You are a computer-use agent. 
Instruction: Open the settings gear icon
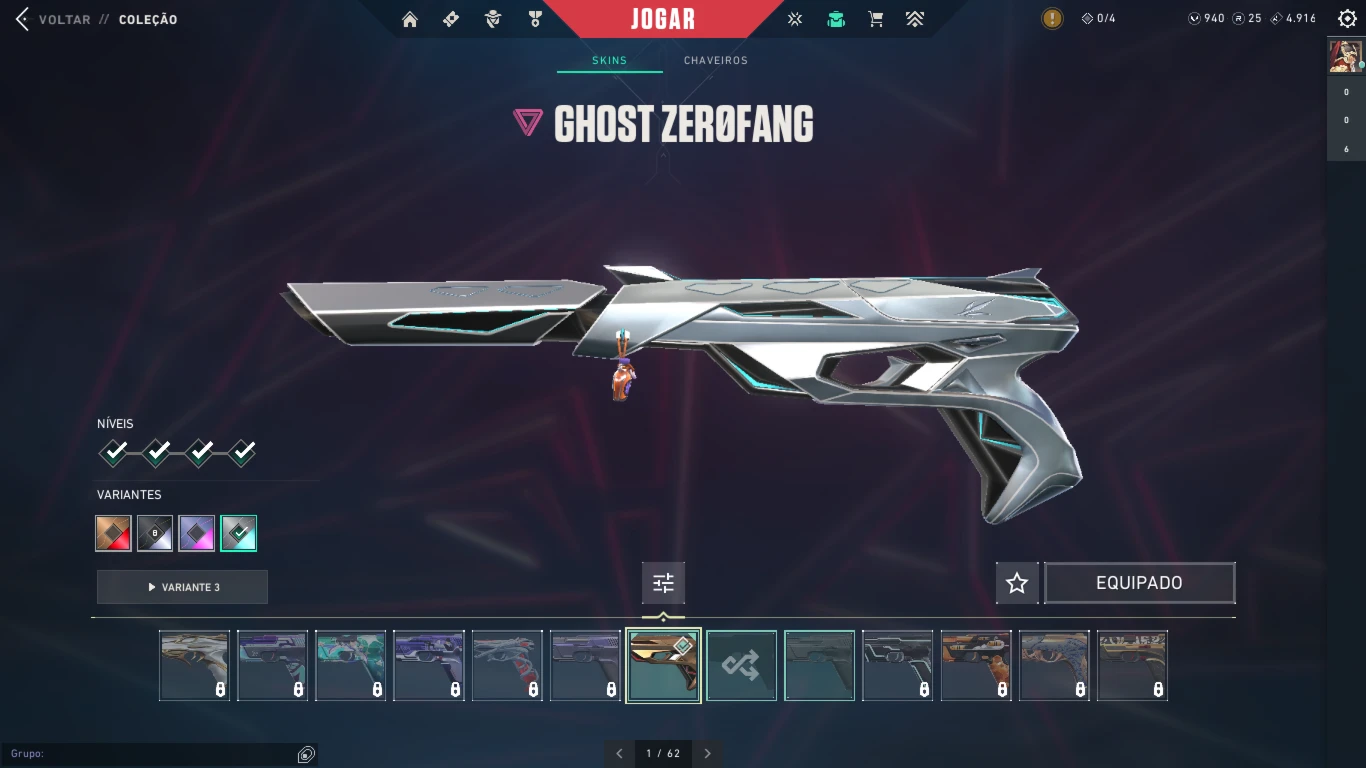tap(1347, 19)
